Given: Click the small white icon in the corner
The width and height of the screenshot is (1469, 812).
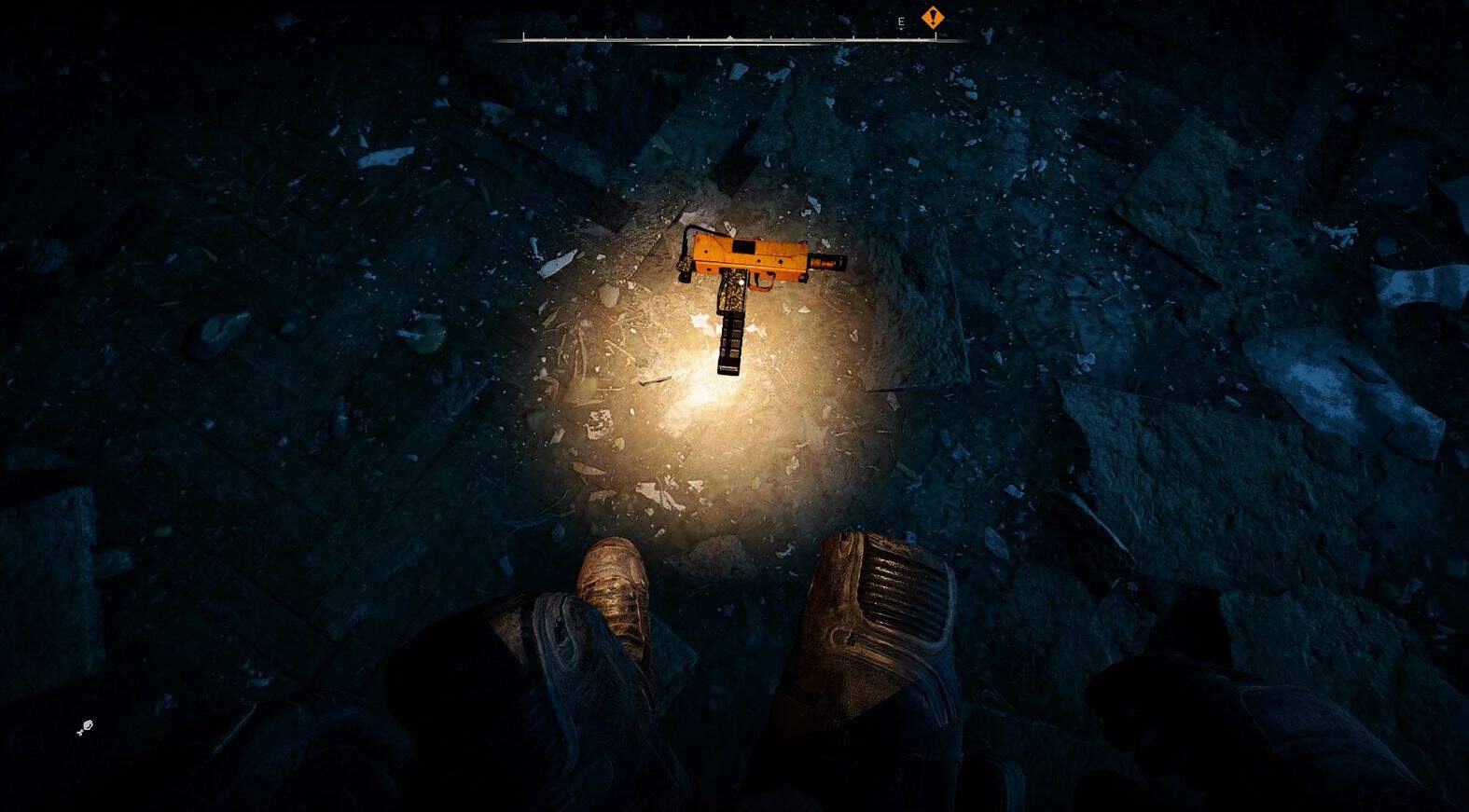Looking at the screenshot, I should 85,727.
